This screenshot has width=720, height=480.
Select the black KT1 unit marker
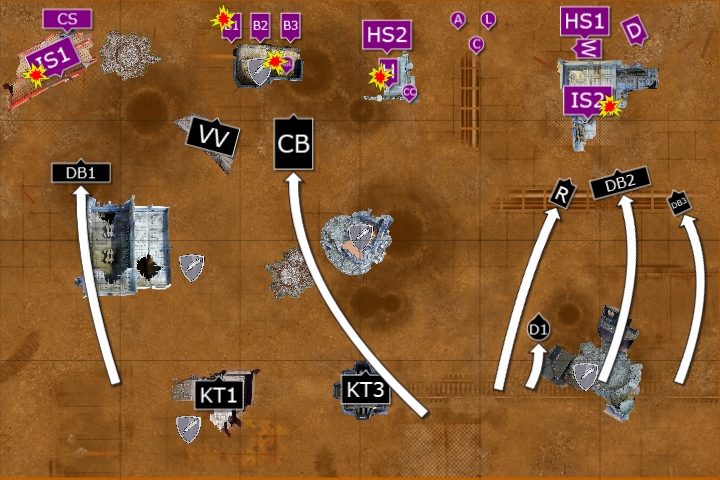click(218, 394)
